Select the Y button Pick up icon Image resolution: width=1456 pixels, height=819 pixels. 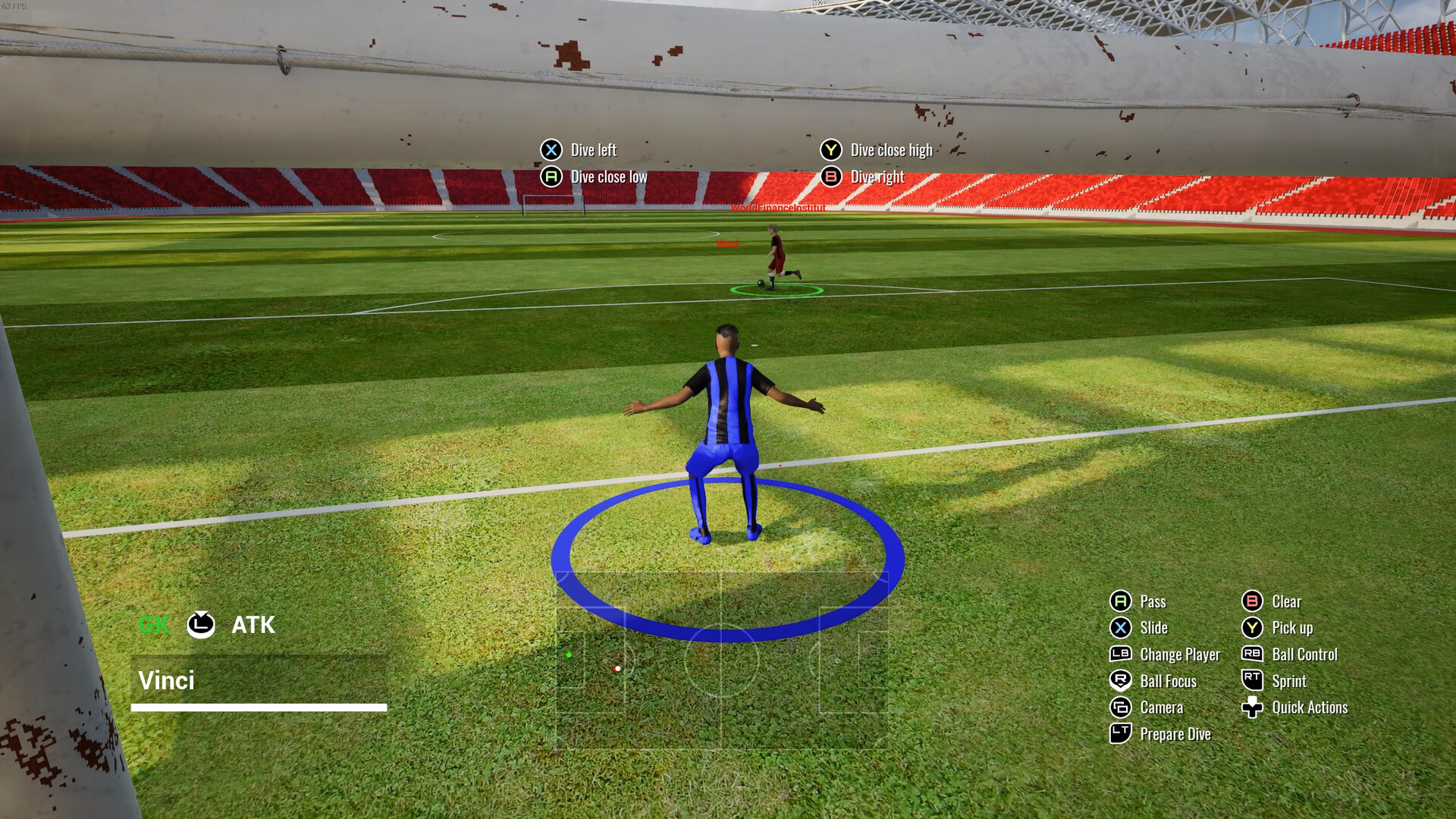[1251, 628]
